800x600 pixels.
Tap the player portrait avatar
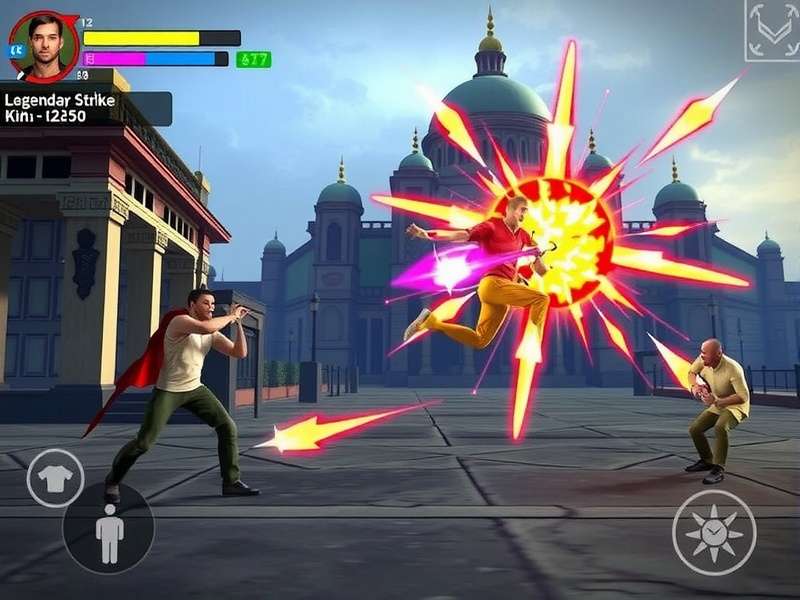(45, 46)
